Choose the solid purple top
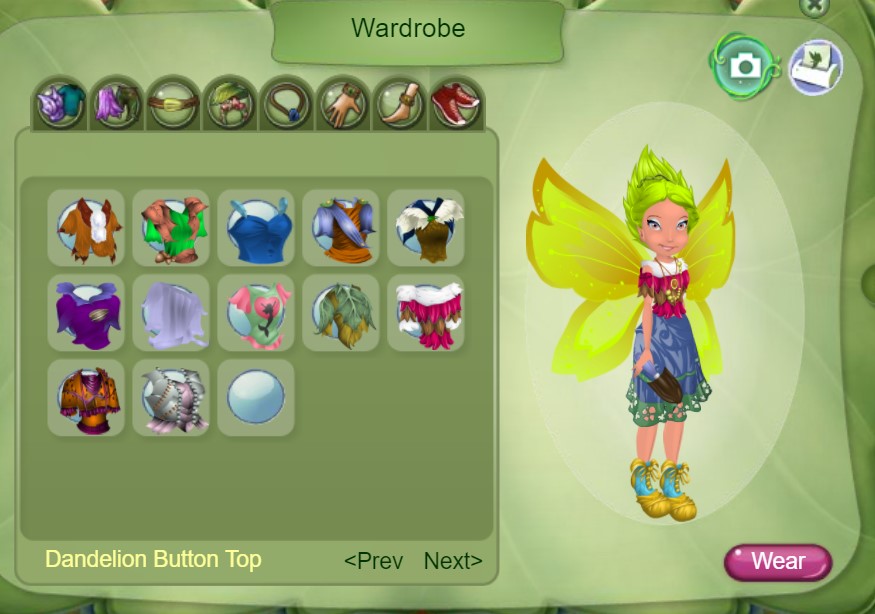Image resolution: width=875 pixels, height=614 pixels. (x=86, y=313)
